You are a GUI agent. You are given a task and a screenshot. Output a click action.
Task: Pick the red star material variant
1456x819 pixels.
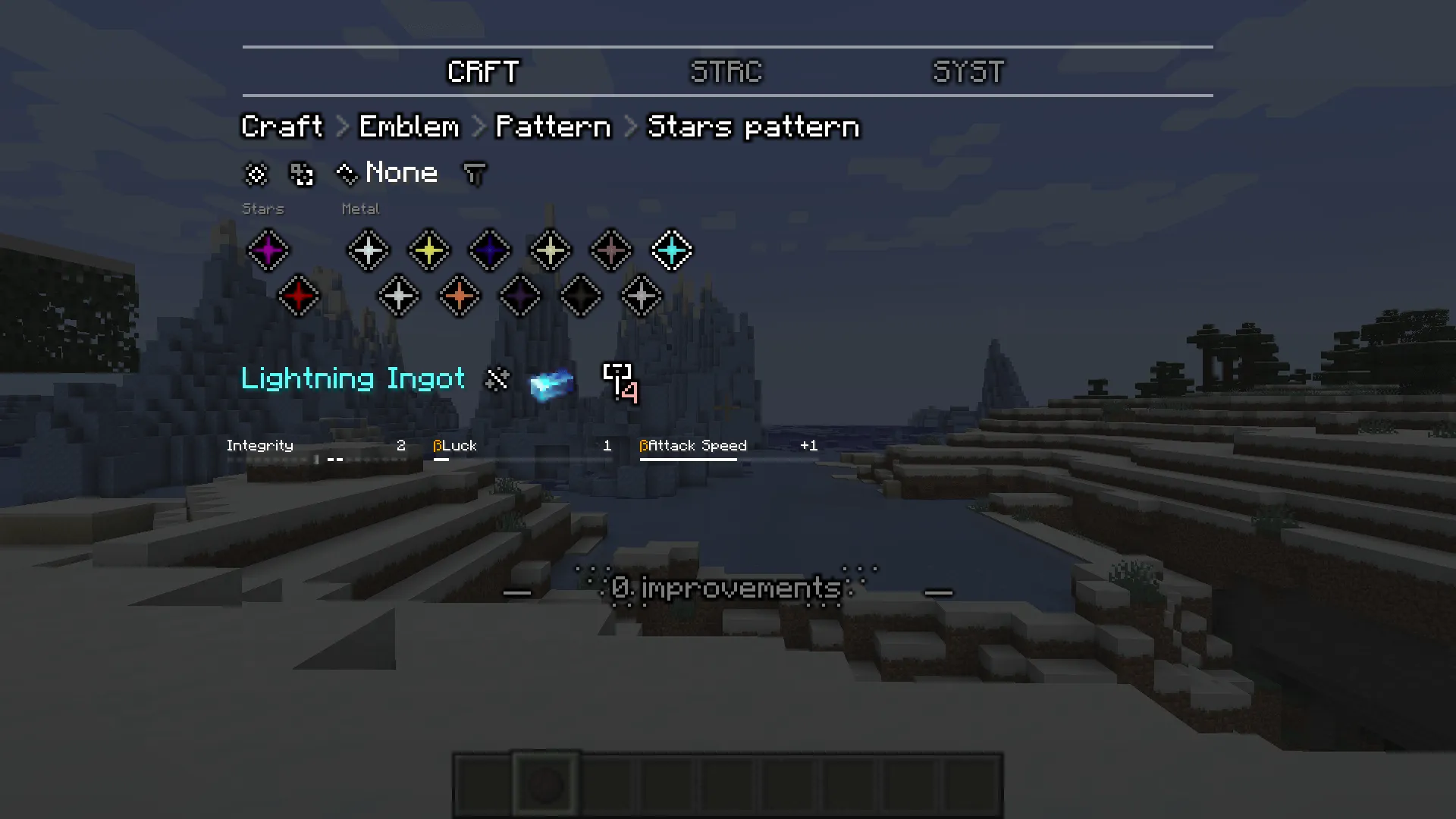pos(299,296)
